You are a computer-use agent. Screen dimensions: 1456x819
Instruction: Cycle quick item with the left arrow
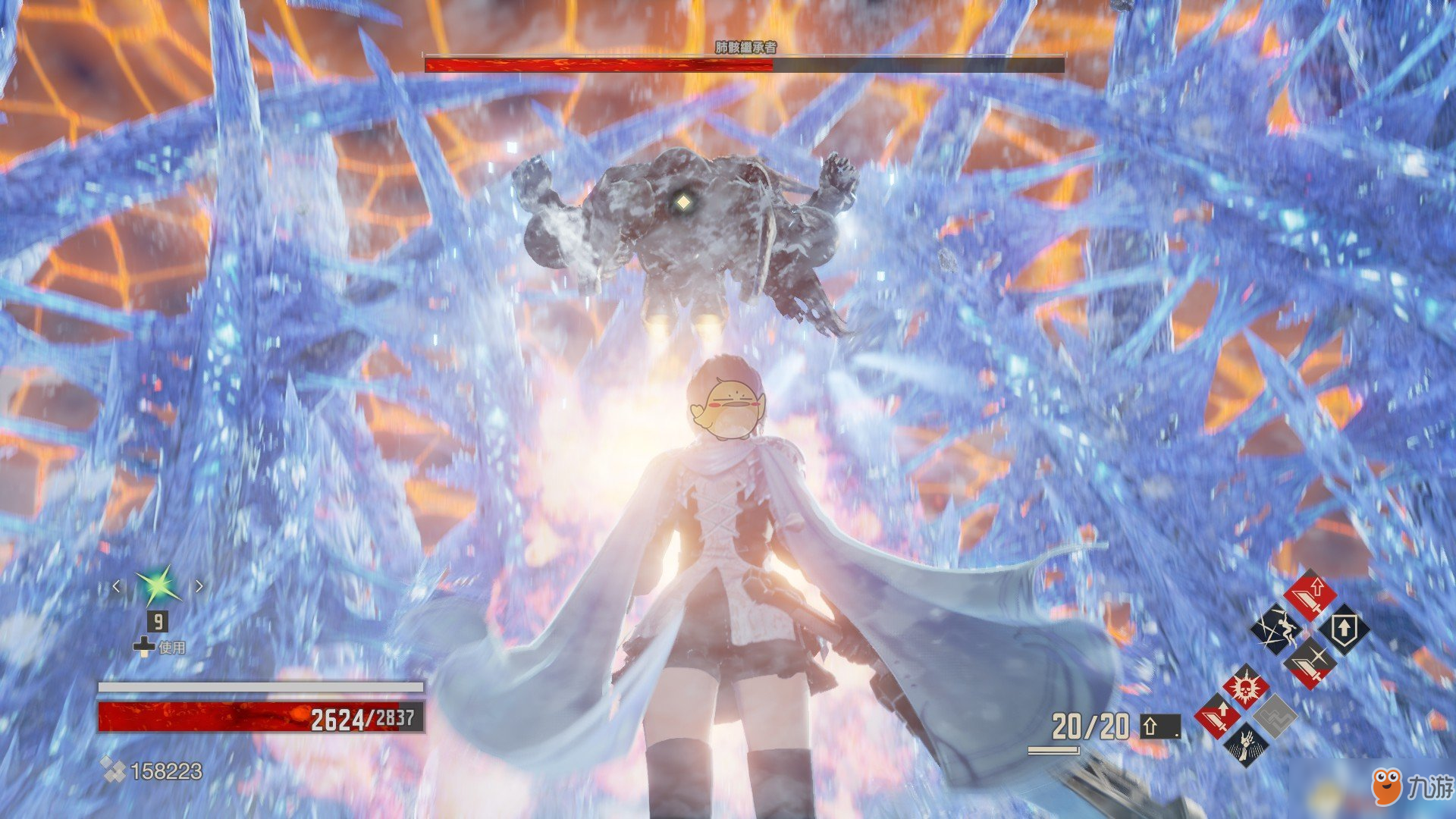(117, 586)
